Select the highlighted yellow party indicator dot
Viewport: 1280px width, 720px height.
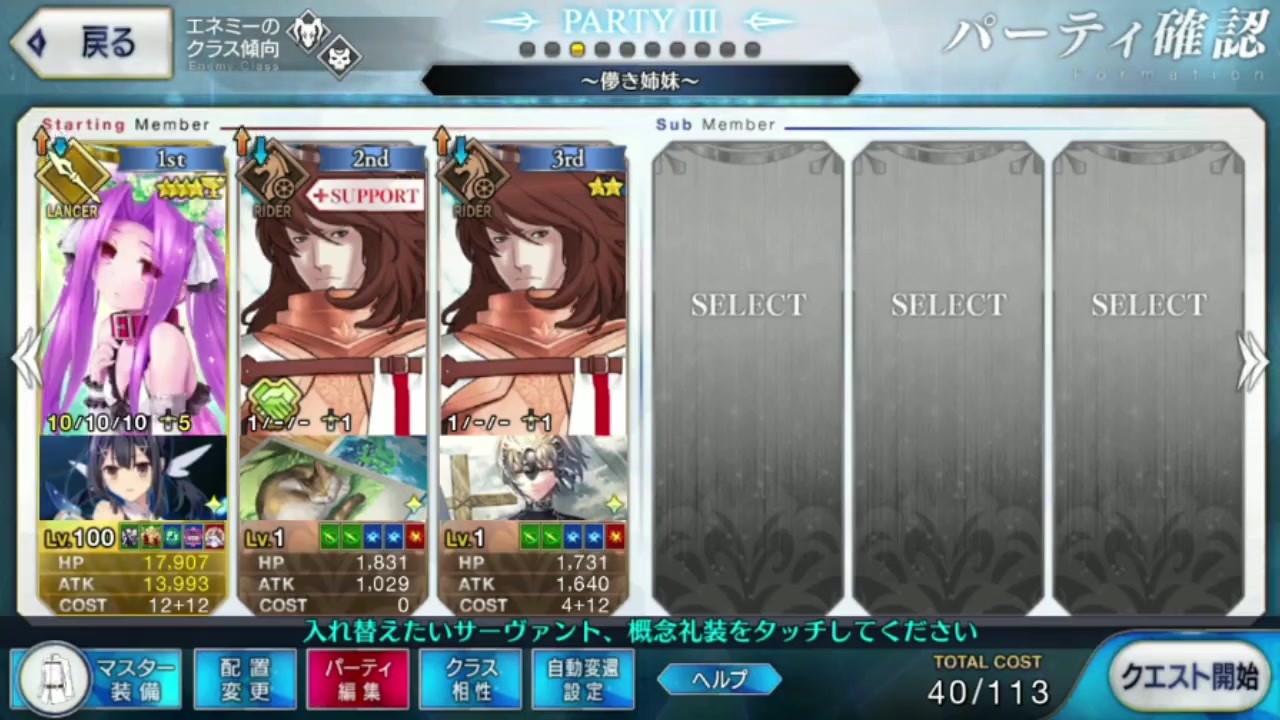[x=577, y=49]
